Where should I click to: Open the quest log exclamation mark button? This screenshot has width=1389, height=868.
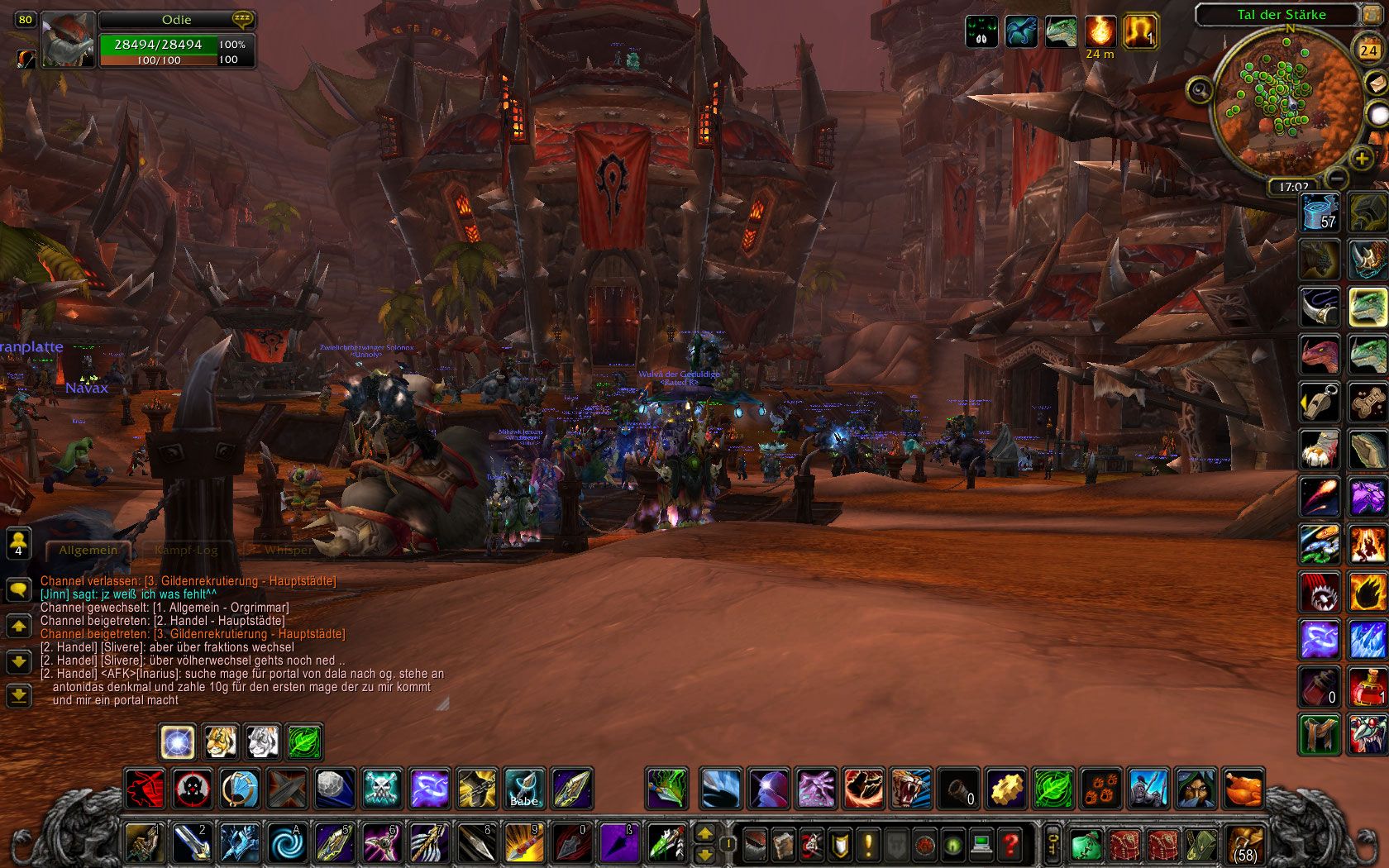pyautogui.click(x=868, y=845)
